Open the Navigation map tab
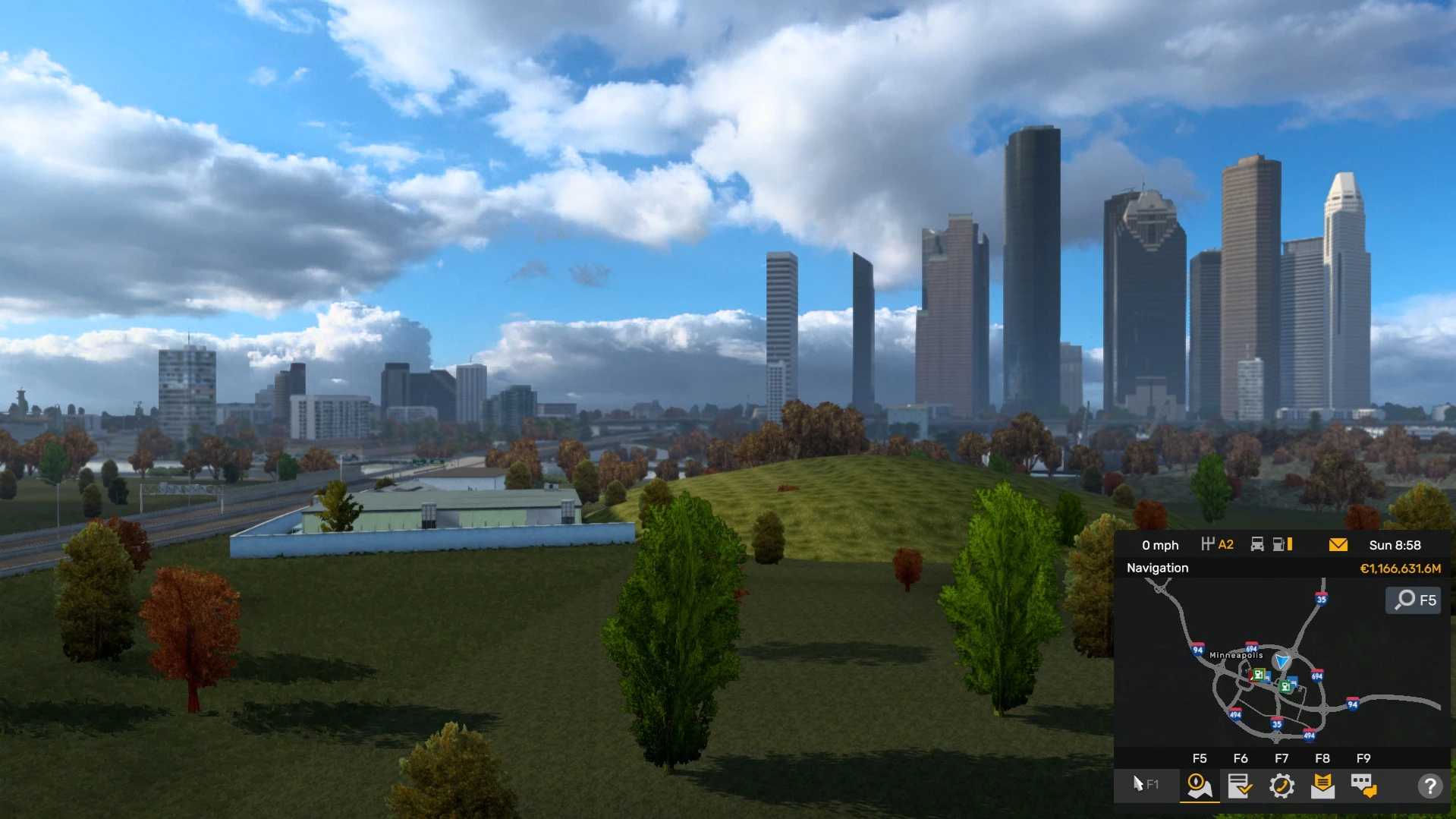 (1200, 786)
